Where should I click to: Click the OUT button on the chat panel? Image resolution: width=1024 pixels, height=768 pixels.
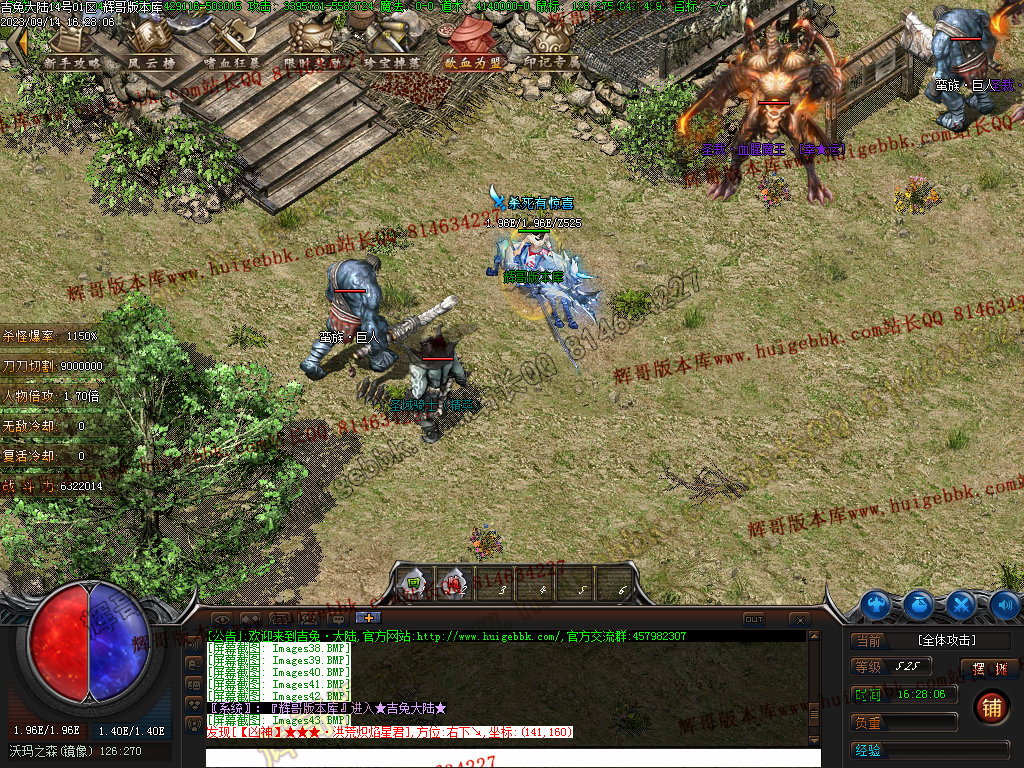(754, 619)
